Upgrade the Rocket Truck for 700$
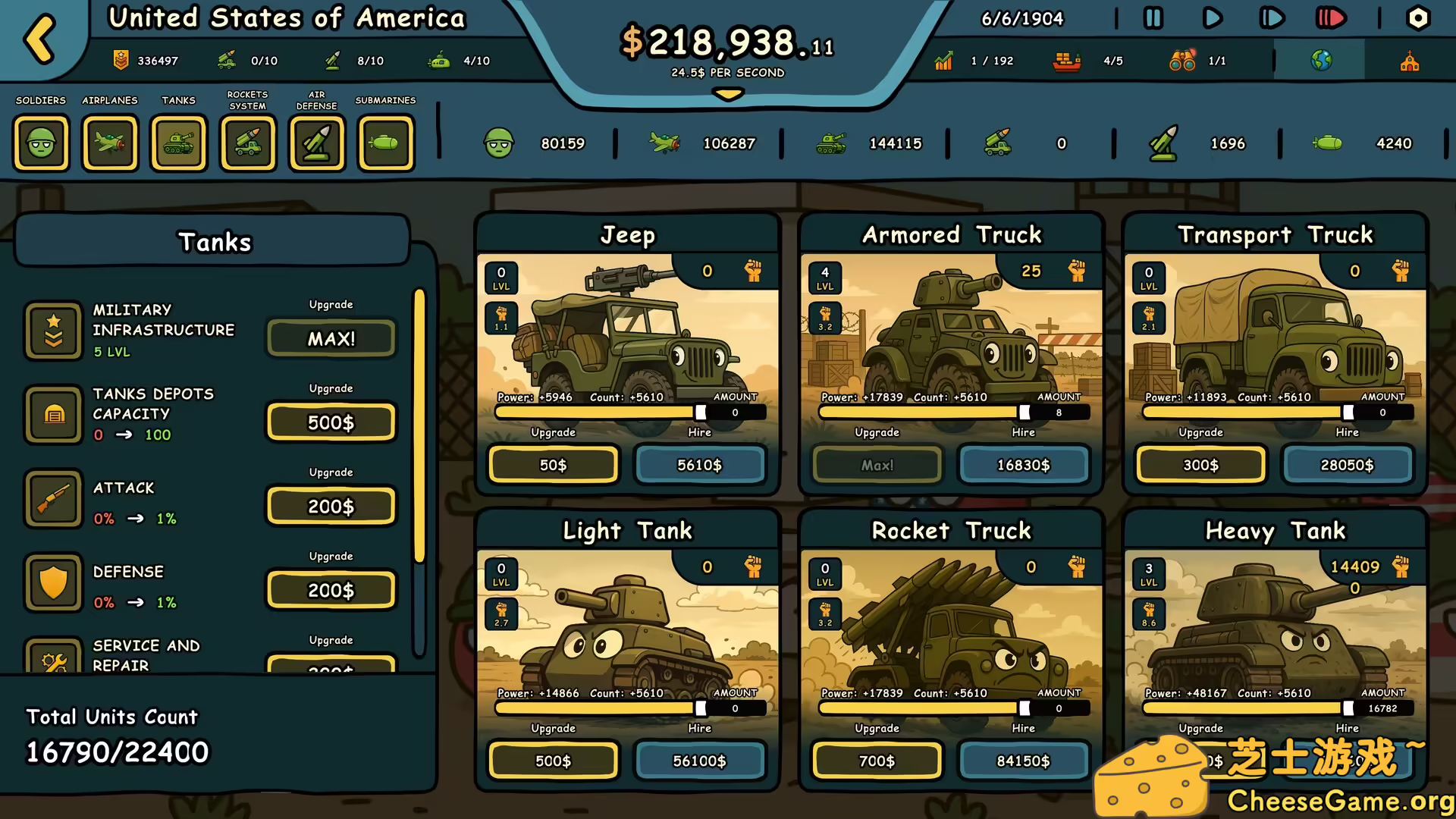The height and width of the screenshot is (819, 1456). tap(877, 761)
